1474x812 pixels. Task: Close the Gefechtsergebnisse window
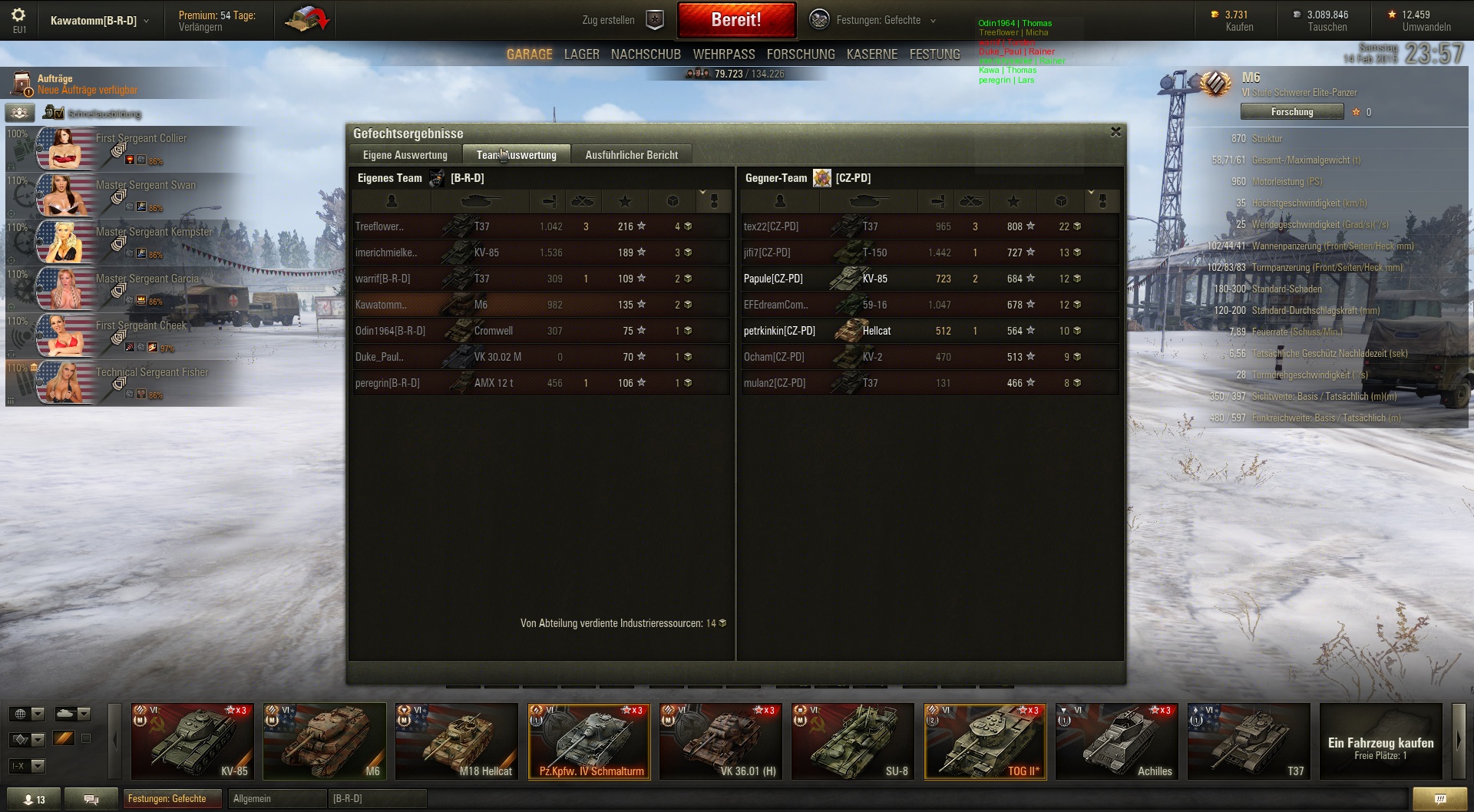(x=1115, y=132)
